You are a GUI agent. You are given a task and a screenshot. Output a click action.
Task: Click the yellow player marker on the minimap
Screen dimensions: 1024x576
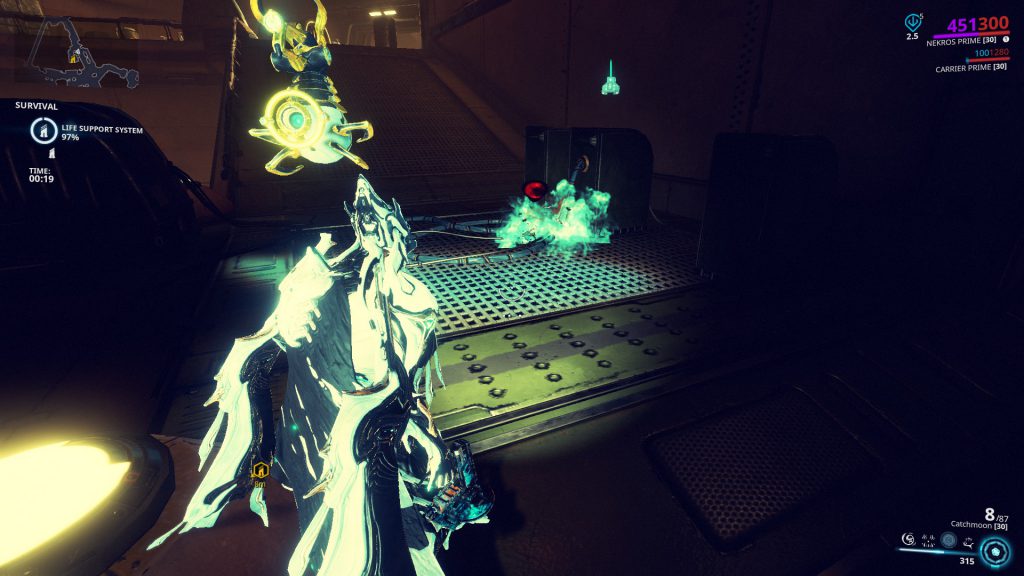pos(74,59)
